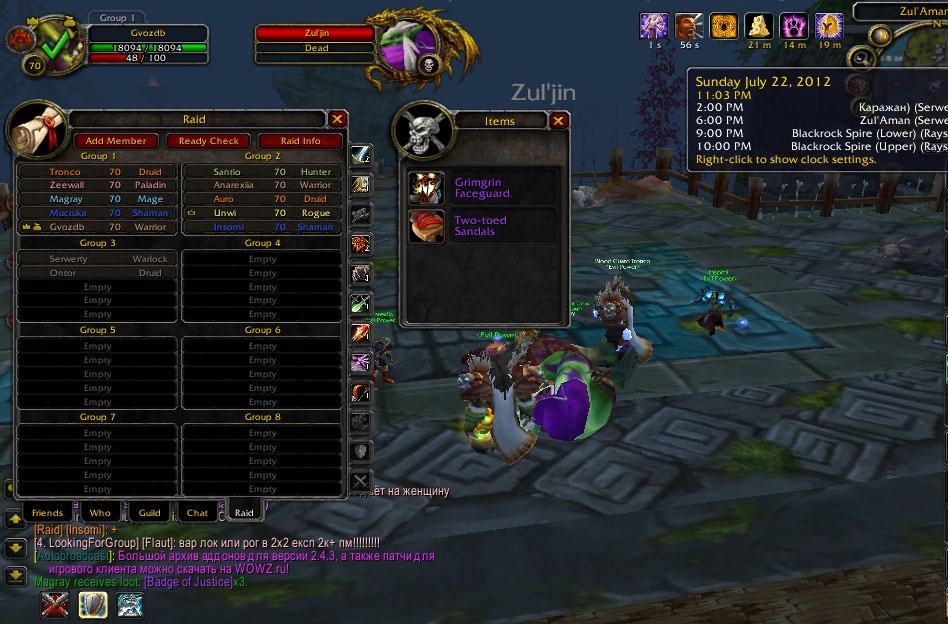Choose Magray the Mage in Group 1
This screenshot has height=624, width=948.
click(97, 199)
